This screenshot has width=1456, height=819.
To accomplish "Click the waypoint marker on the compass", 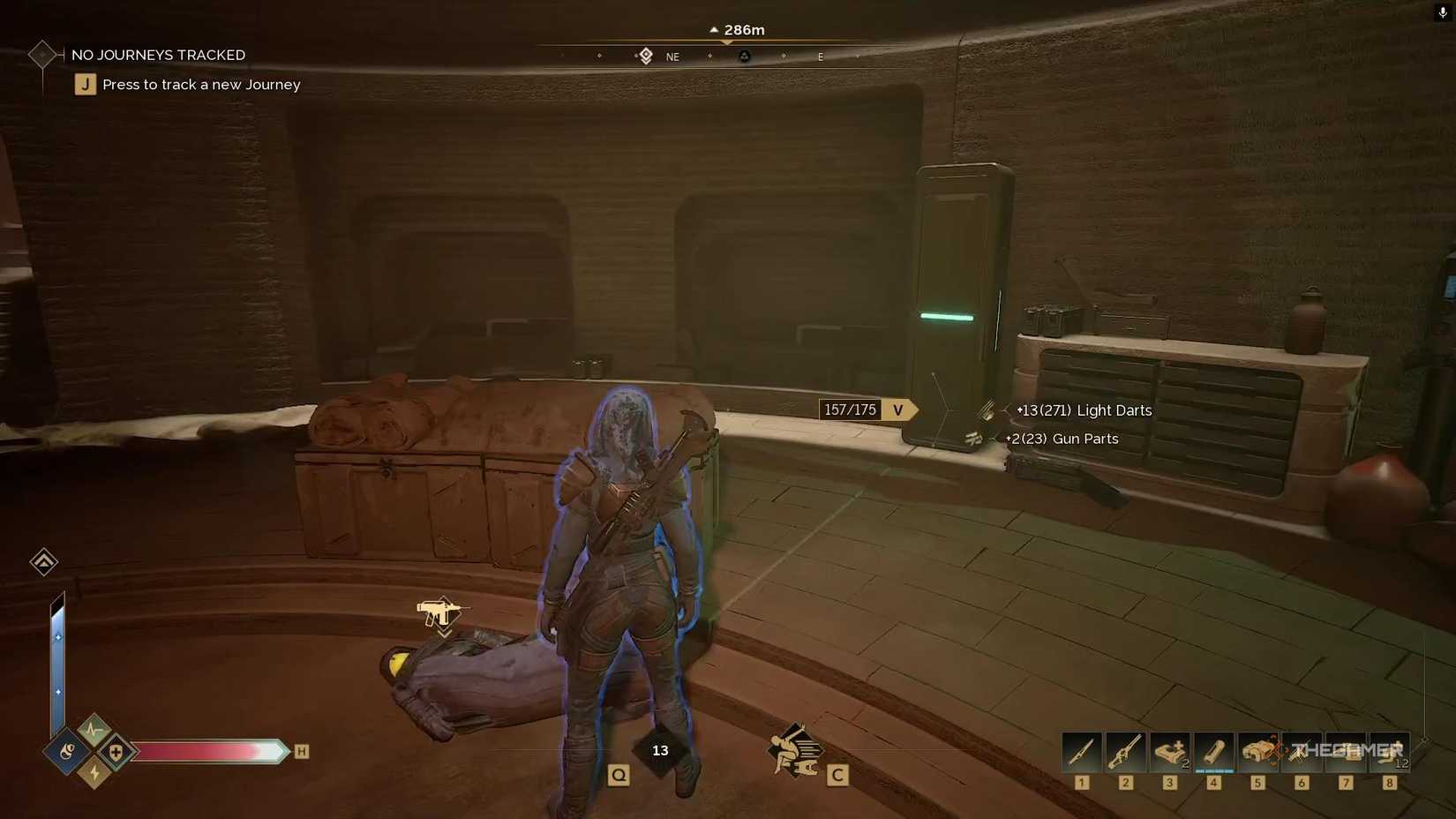I will point(645,55).
